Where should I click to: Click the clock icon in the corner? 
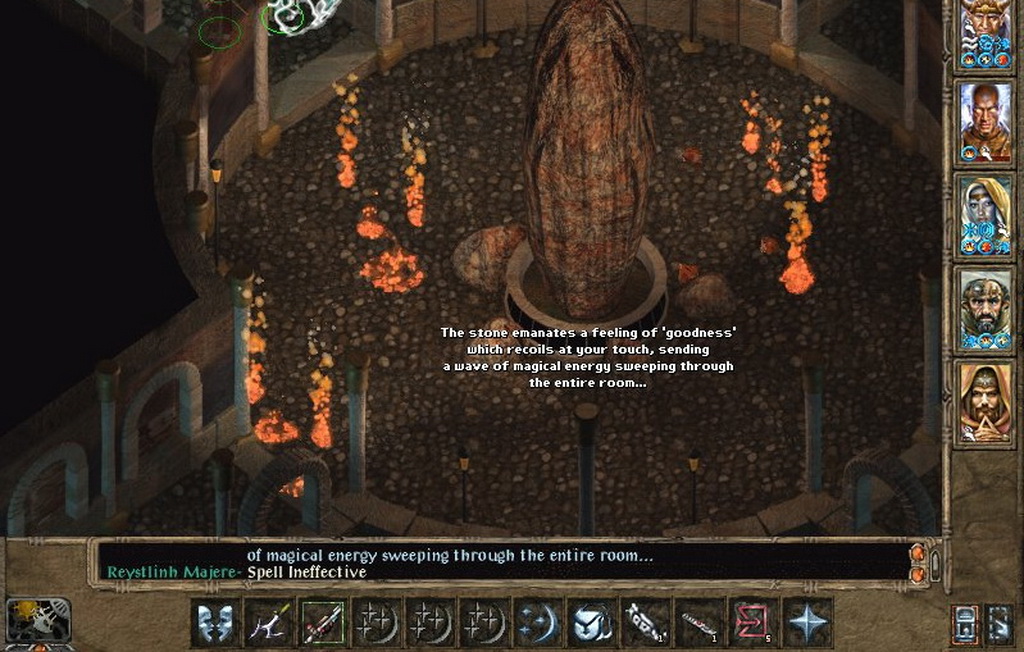(38, 621)
